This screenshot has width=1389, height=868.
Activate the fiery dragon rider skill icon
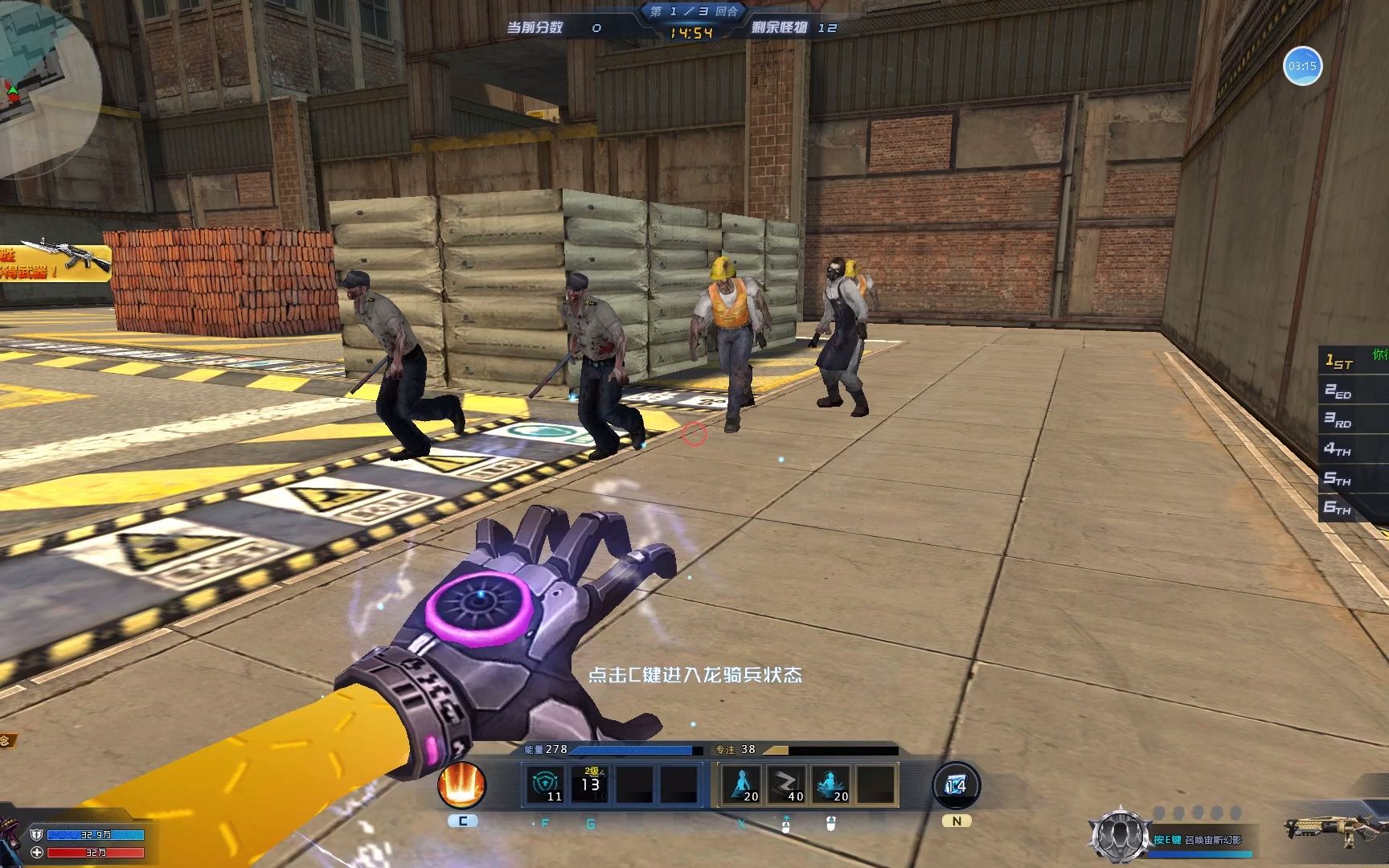(x=462, y=784)
